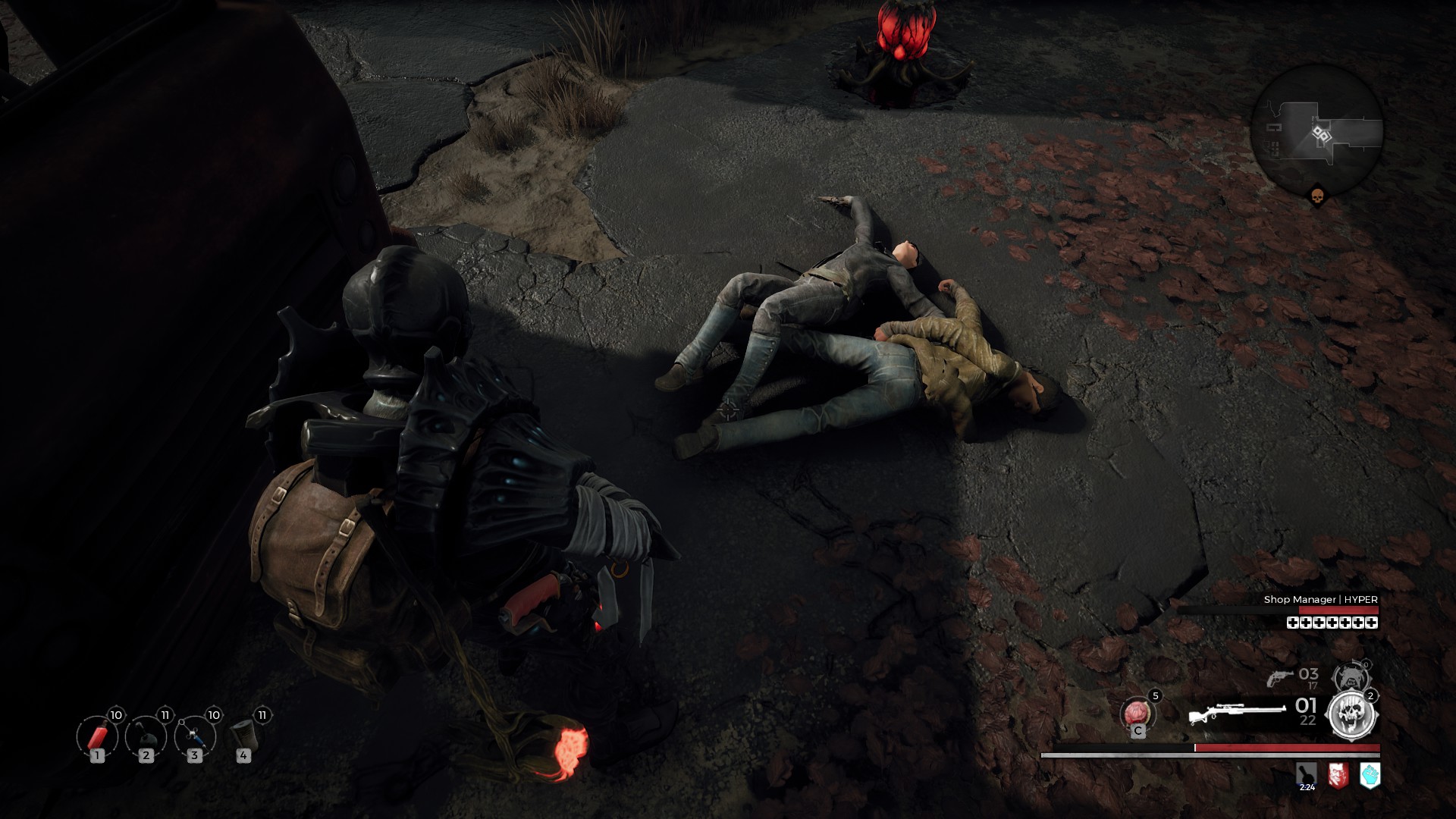Select the red stick consumable in quick slot 1
The width and height of the screenshot is (1456, 819).
tap(97, 736)
